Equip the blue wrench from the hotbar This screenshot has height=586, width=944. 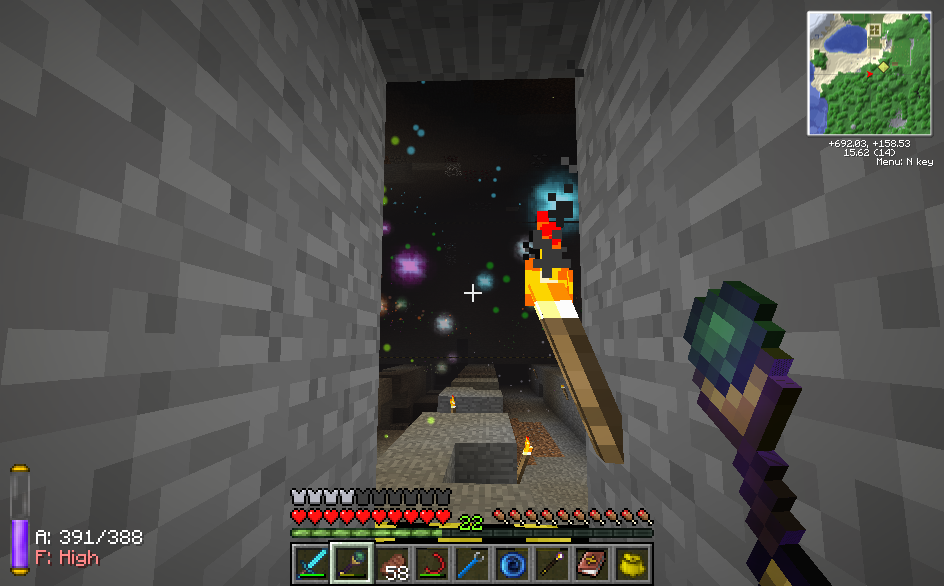(x=472, y=563)
